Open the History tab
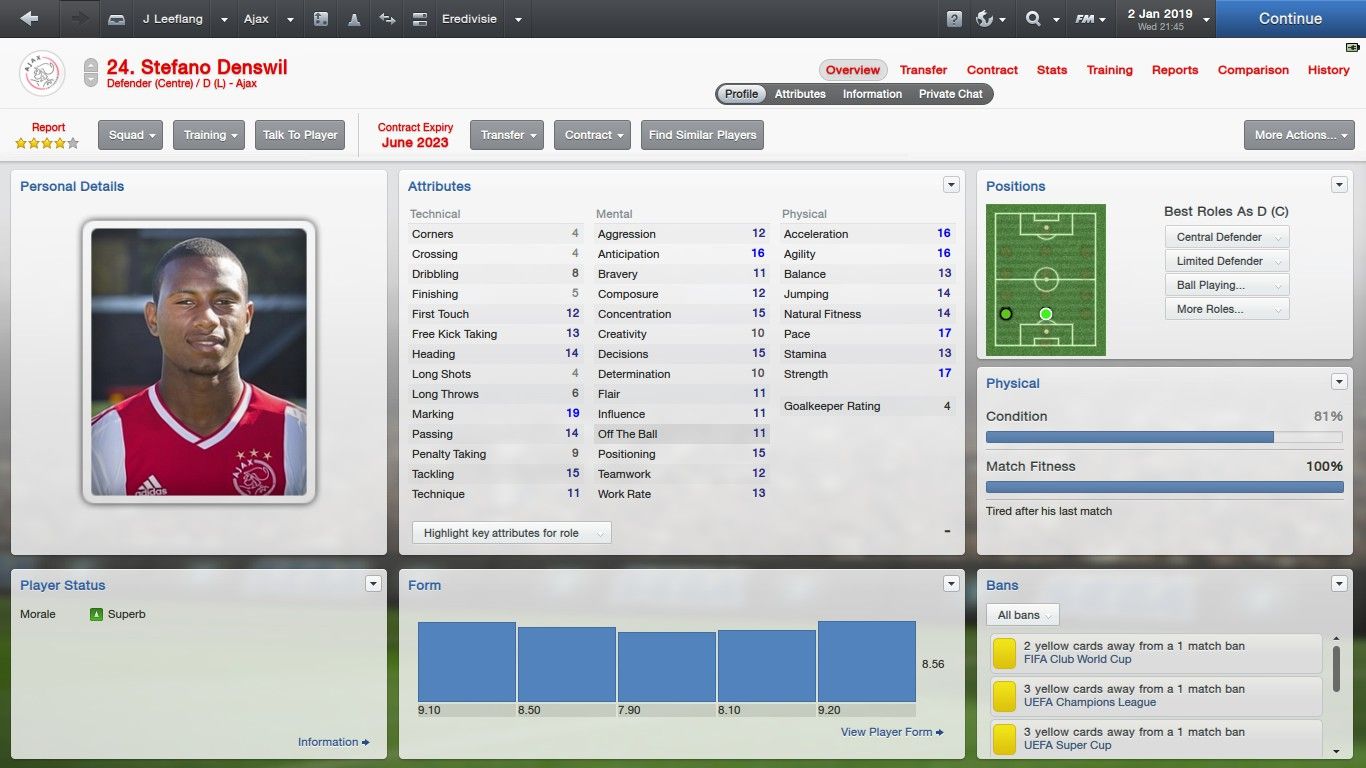 coord(1328,70)
